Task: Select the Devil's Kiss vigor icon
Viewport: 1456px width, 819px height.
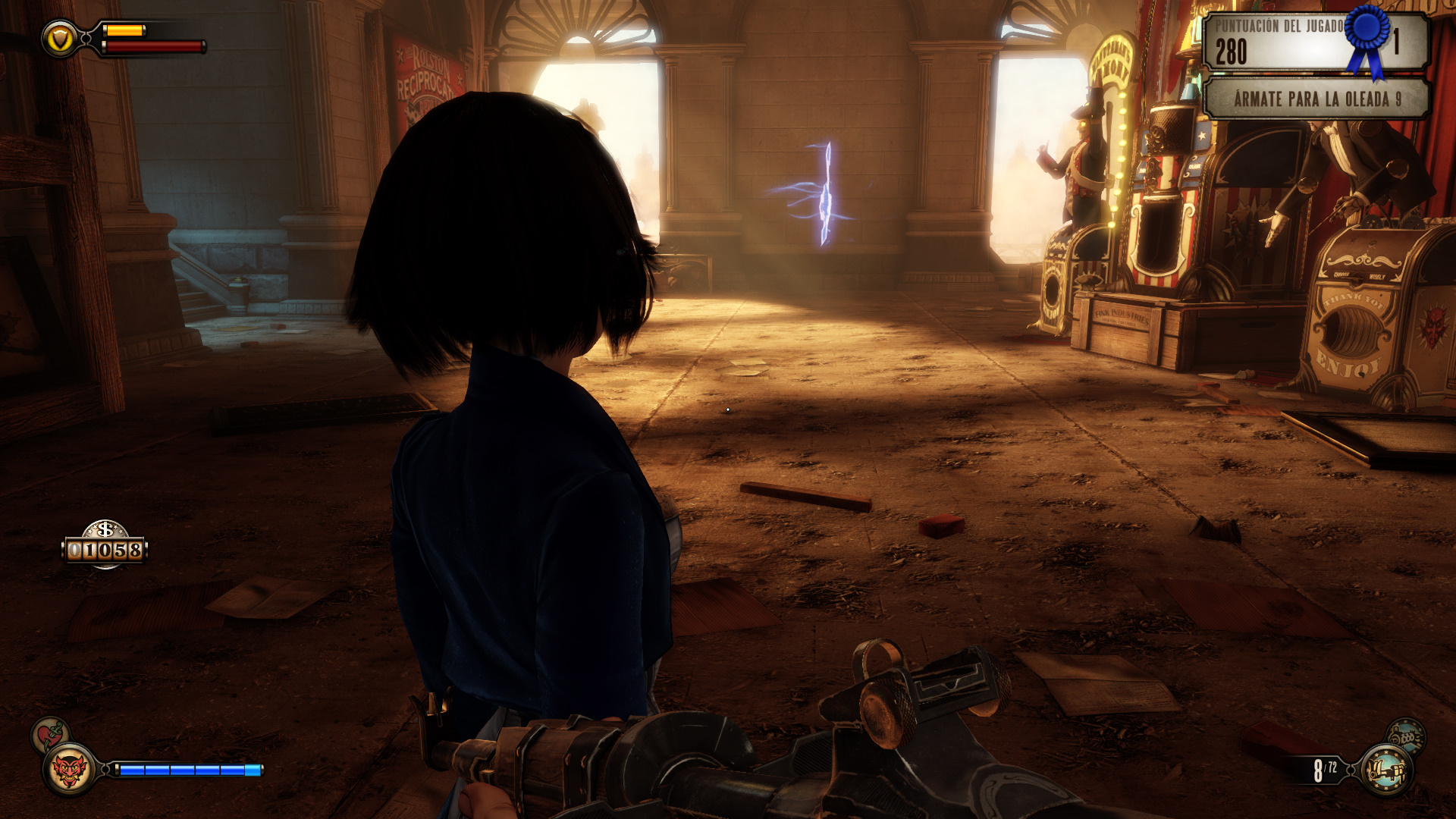Action: coord(69,770)
